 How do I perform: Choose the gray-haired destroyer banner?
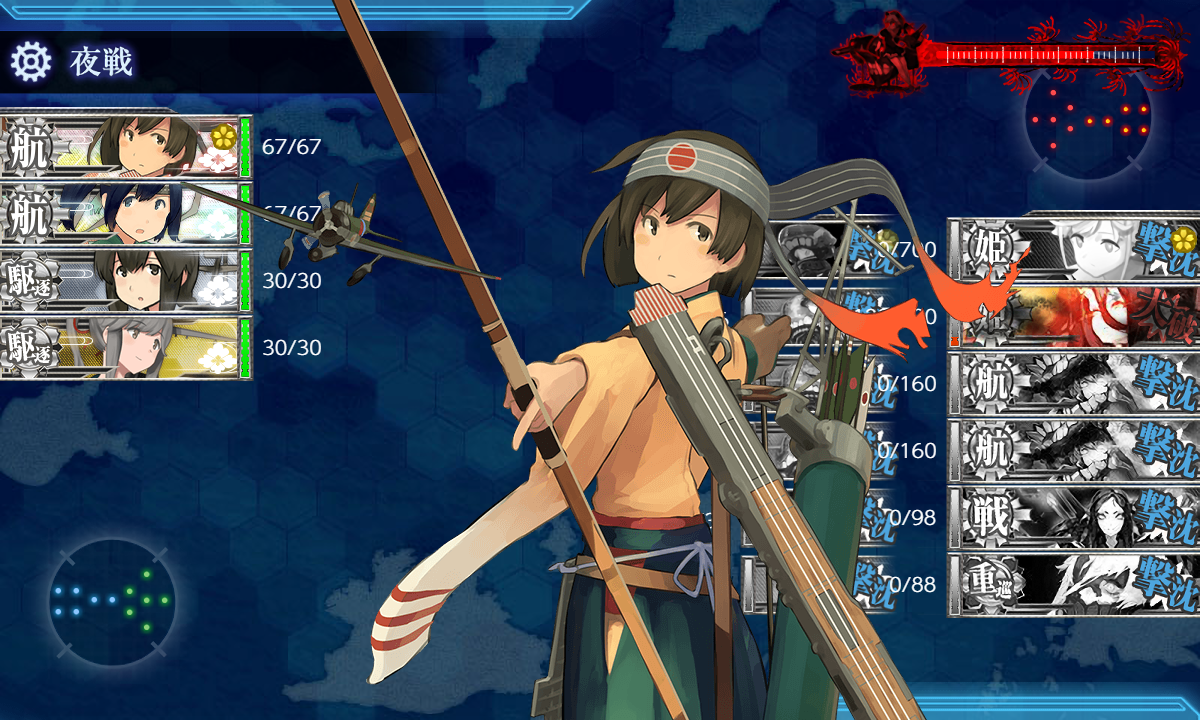[x=125, y=348]
